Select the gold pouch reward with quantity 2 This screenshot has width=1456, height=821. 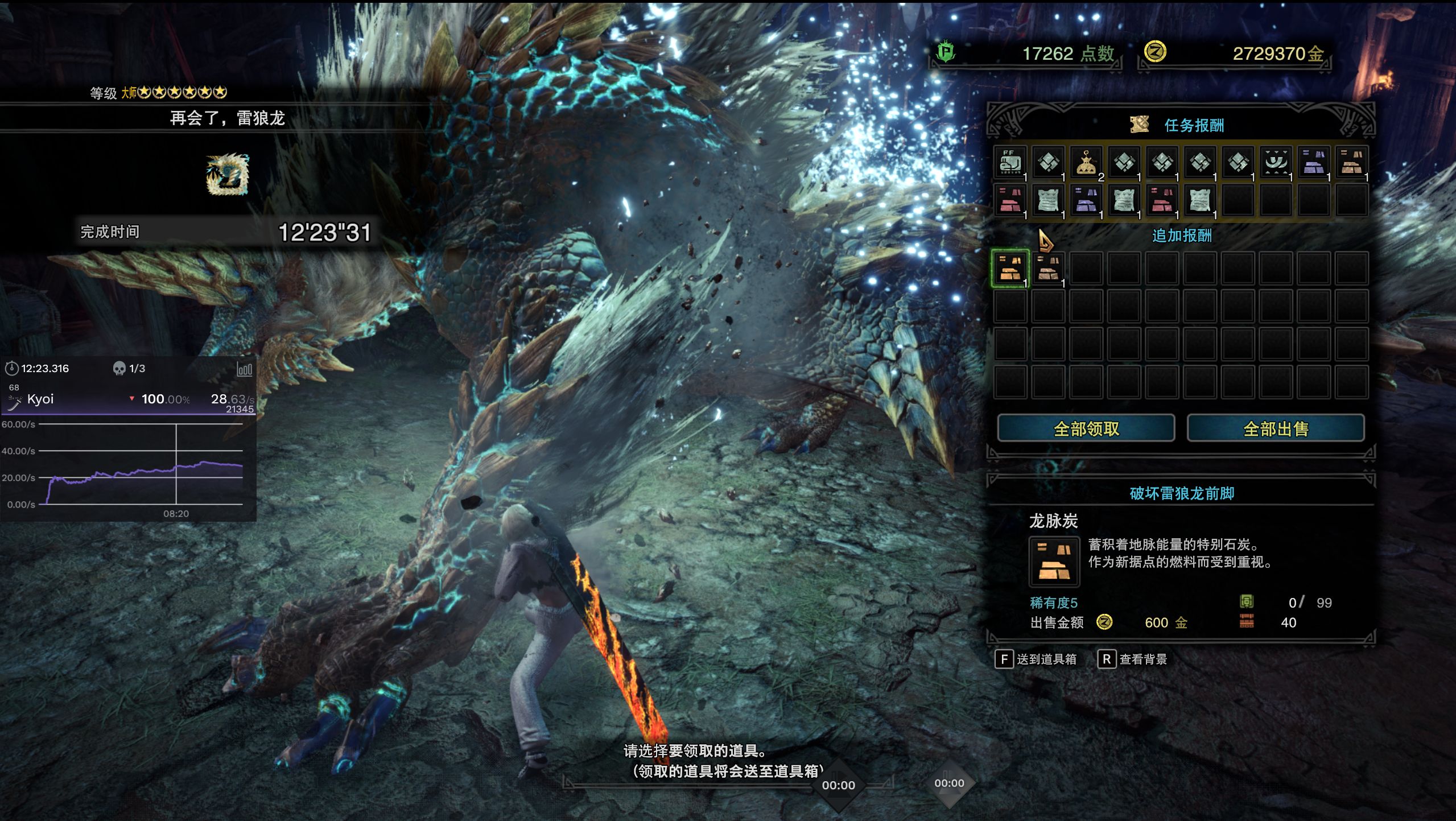click(x=1086, y=163)
